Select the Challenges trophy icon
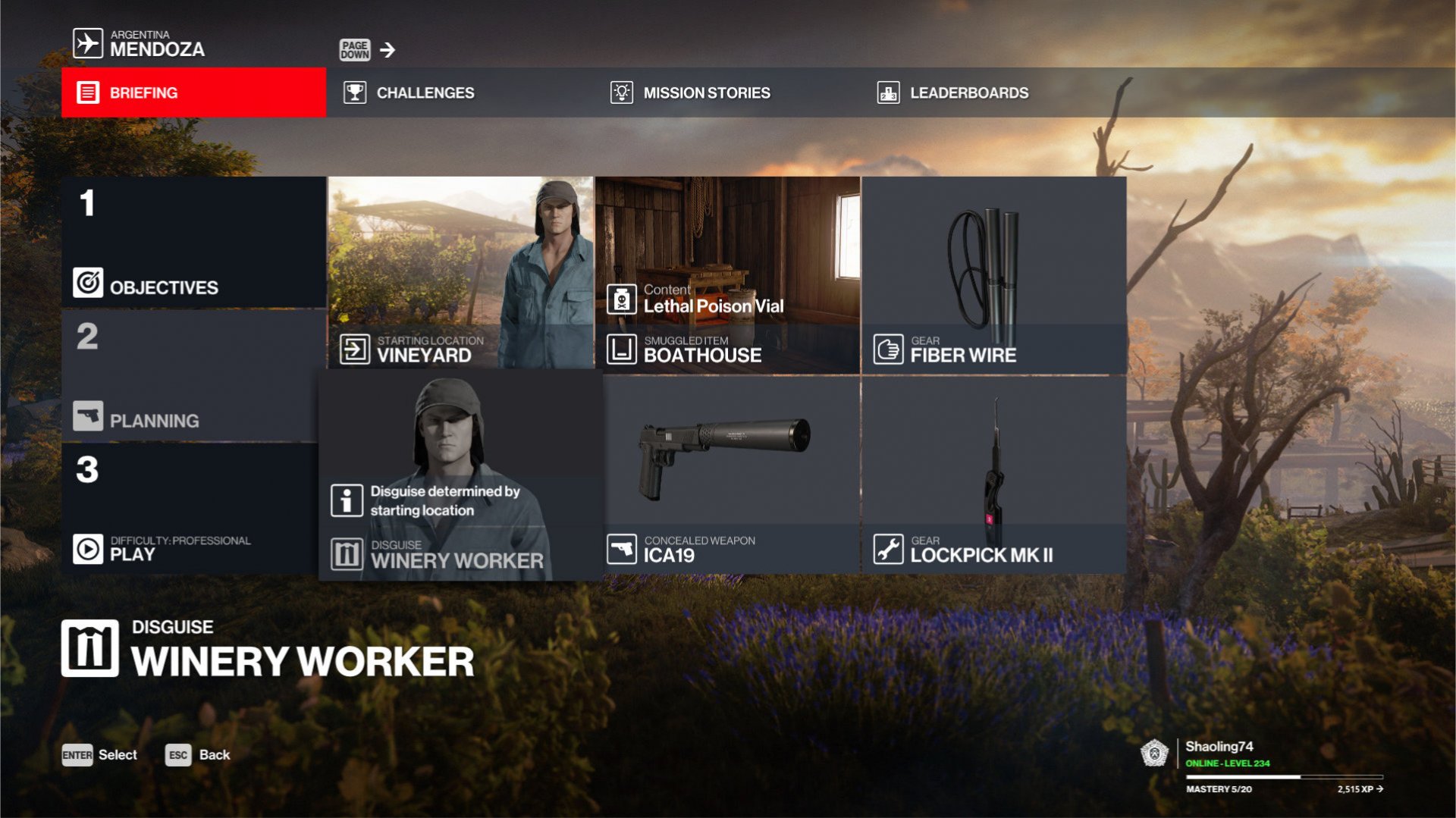 pyautogui.click(x=354, y=92)
